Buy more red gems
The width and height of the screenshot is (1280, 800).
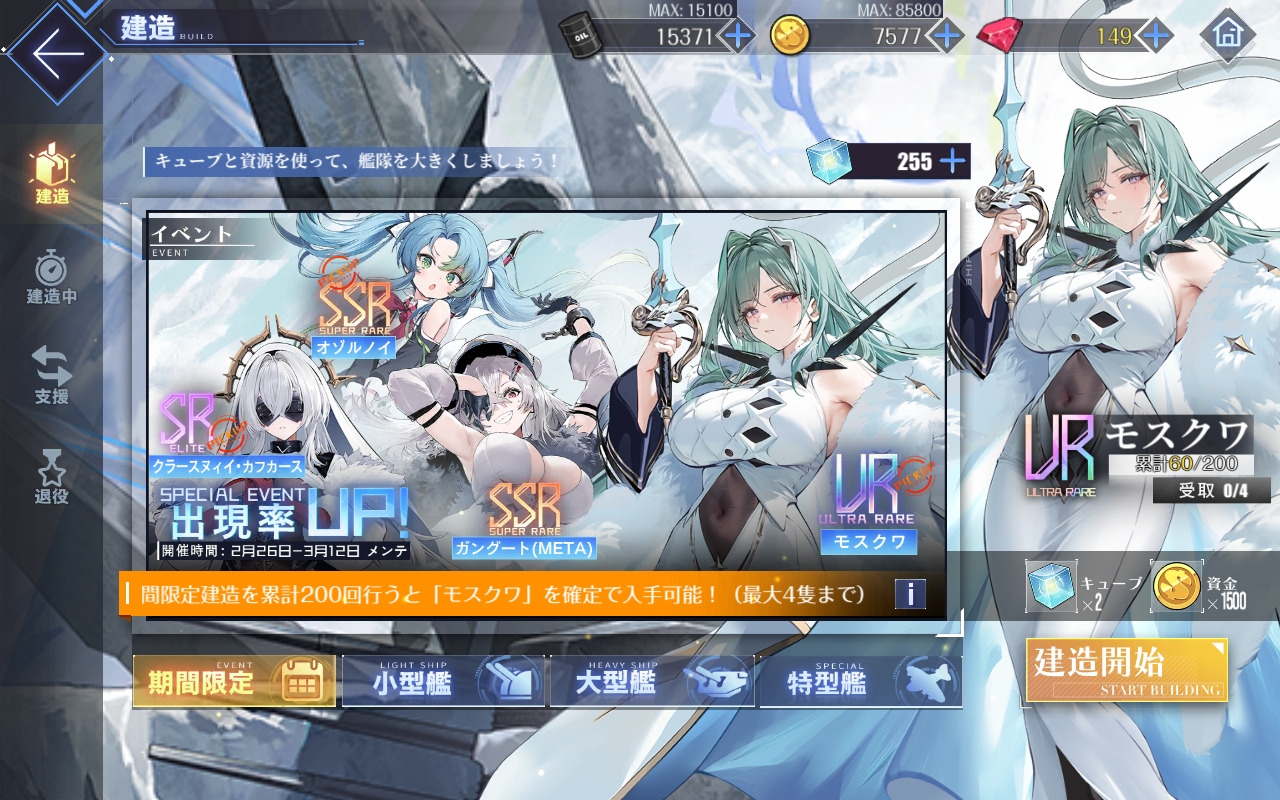coord(1156,36)
